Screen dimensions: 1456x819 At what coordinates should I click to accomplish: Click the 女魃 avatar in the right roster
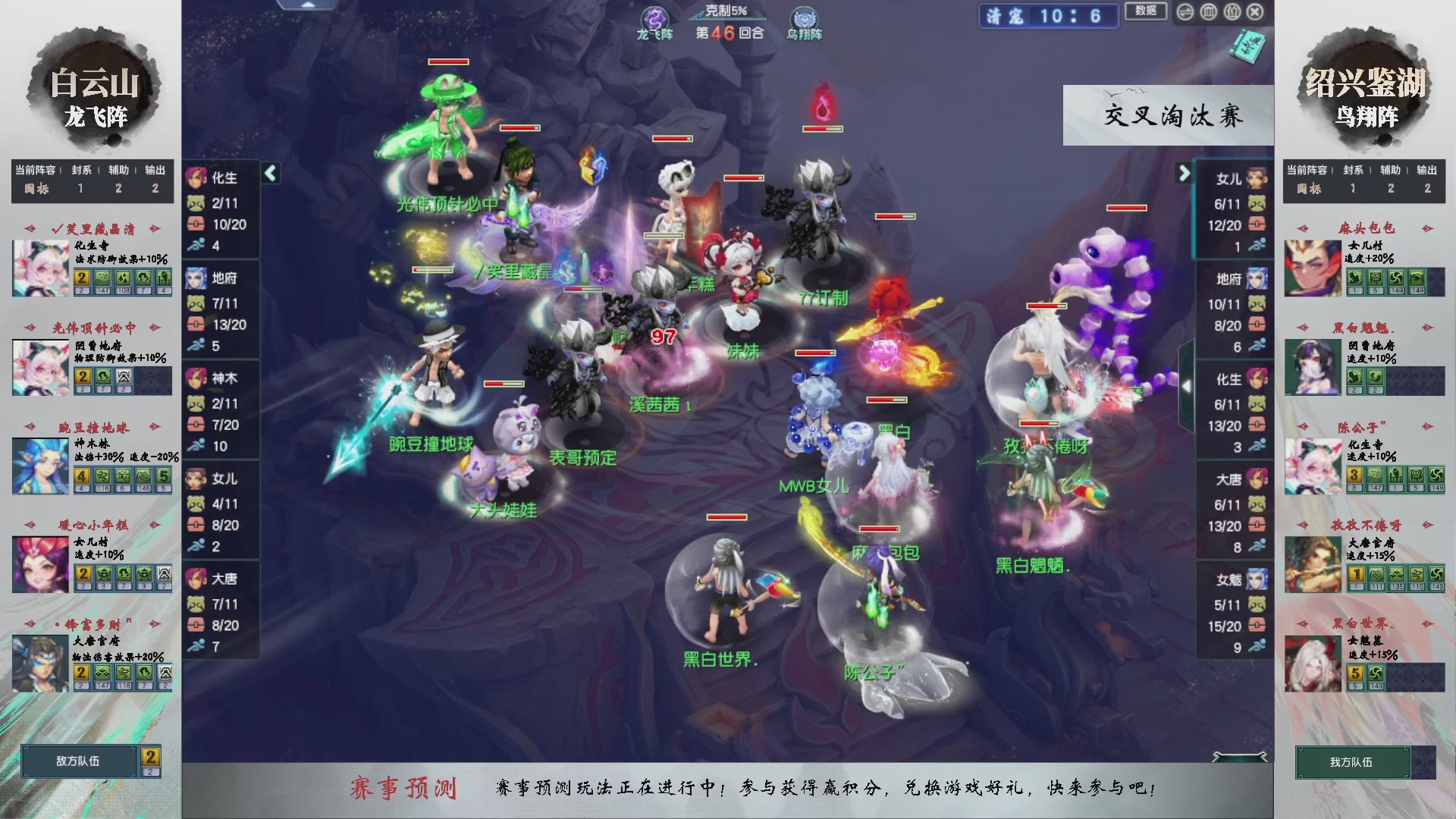[x=1257, y=578]
